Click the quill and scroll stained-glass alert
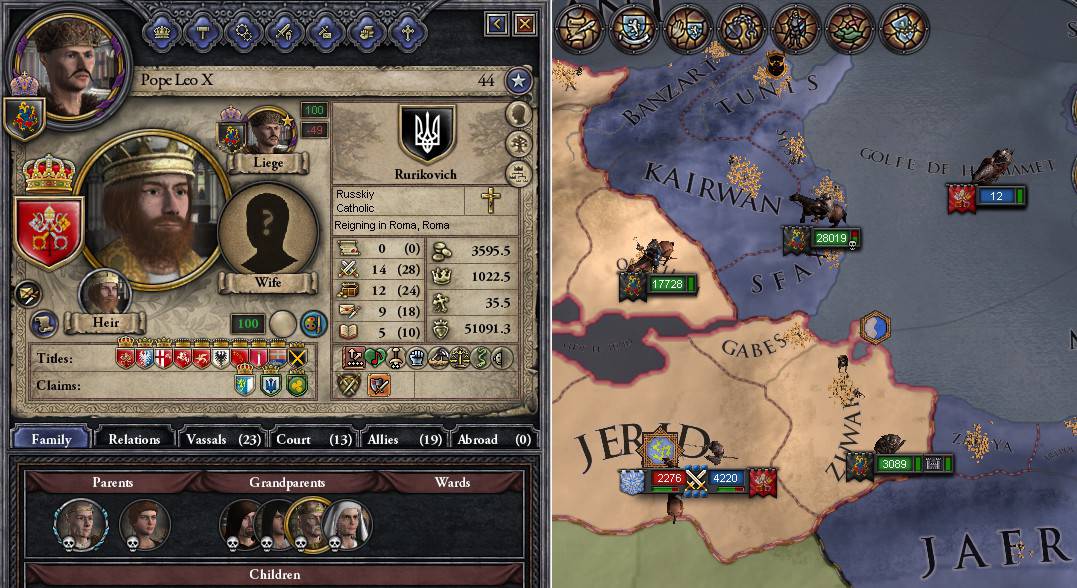1077x588 pixels. point(578,30)
